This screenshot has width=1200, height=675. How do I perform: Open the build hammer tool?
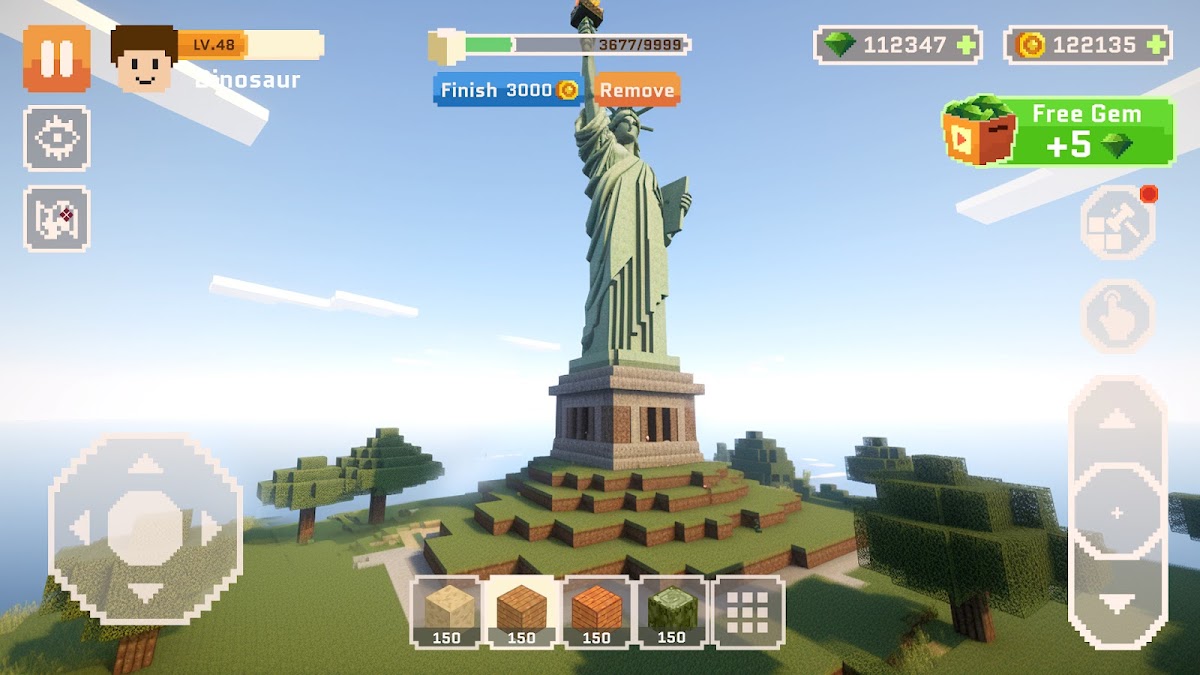click(x=1117, y=222)
